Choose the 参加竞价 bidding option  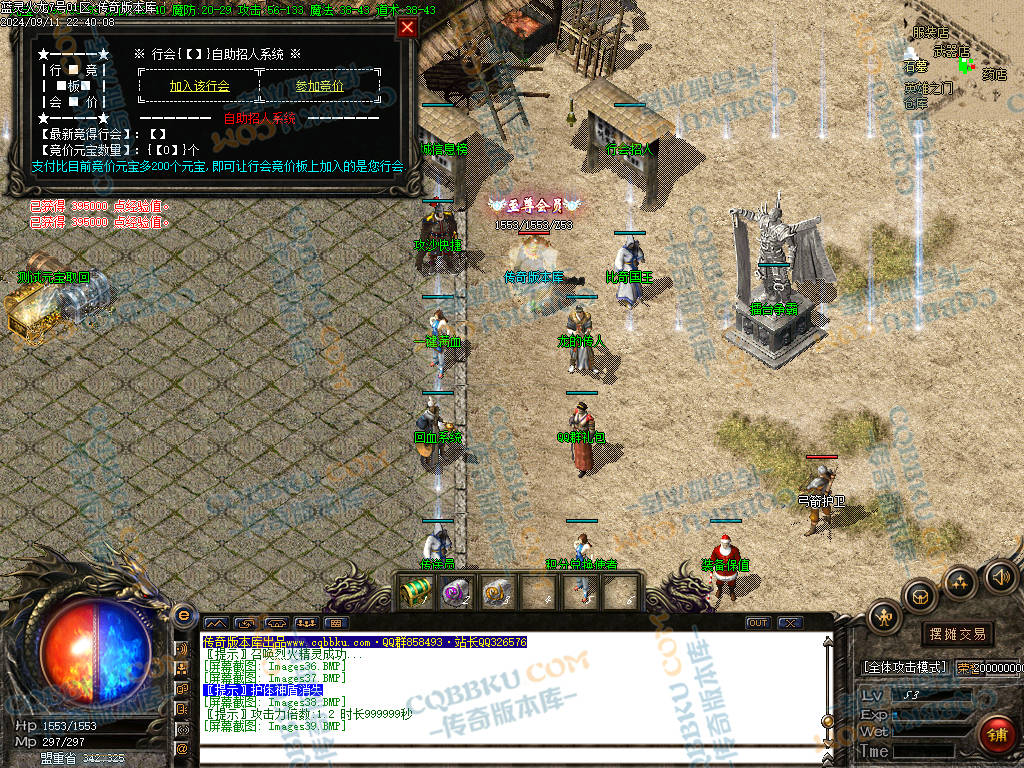click(x=319, y=86)
